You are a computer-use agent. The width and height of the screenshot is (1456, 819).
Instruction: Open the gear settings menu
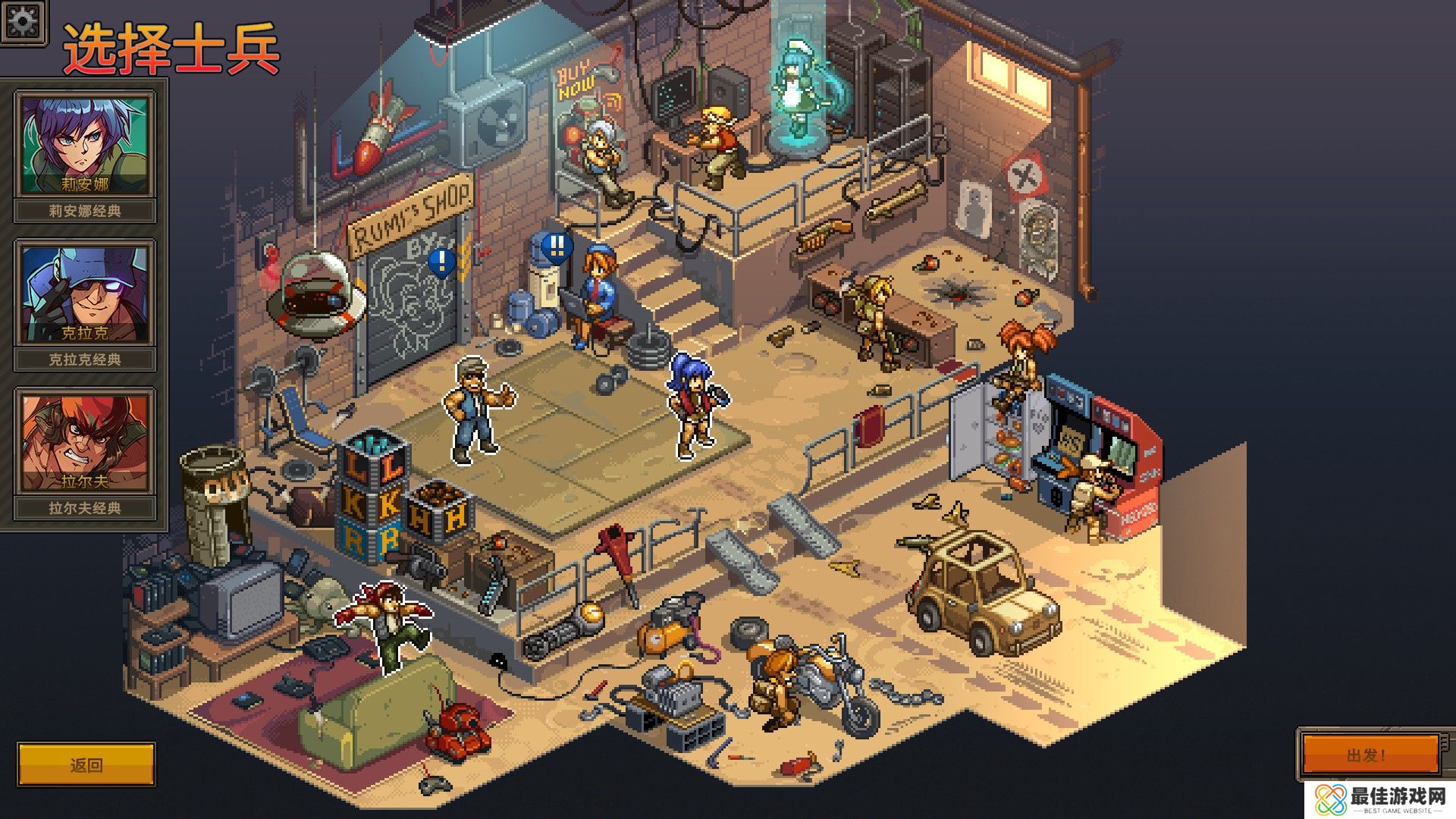coord(23,20)
